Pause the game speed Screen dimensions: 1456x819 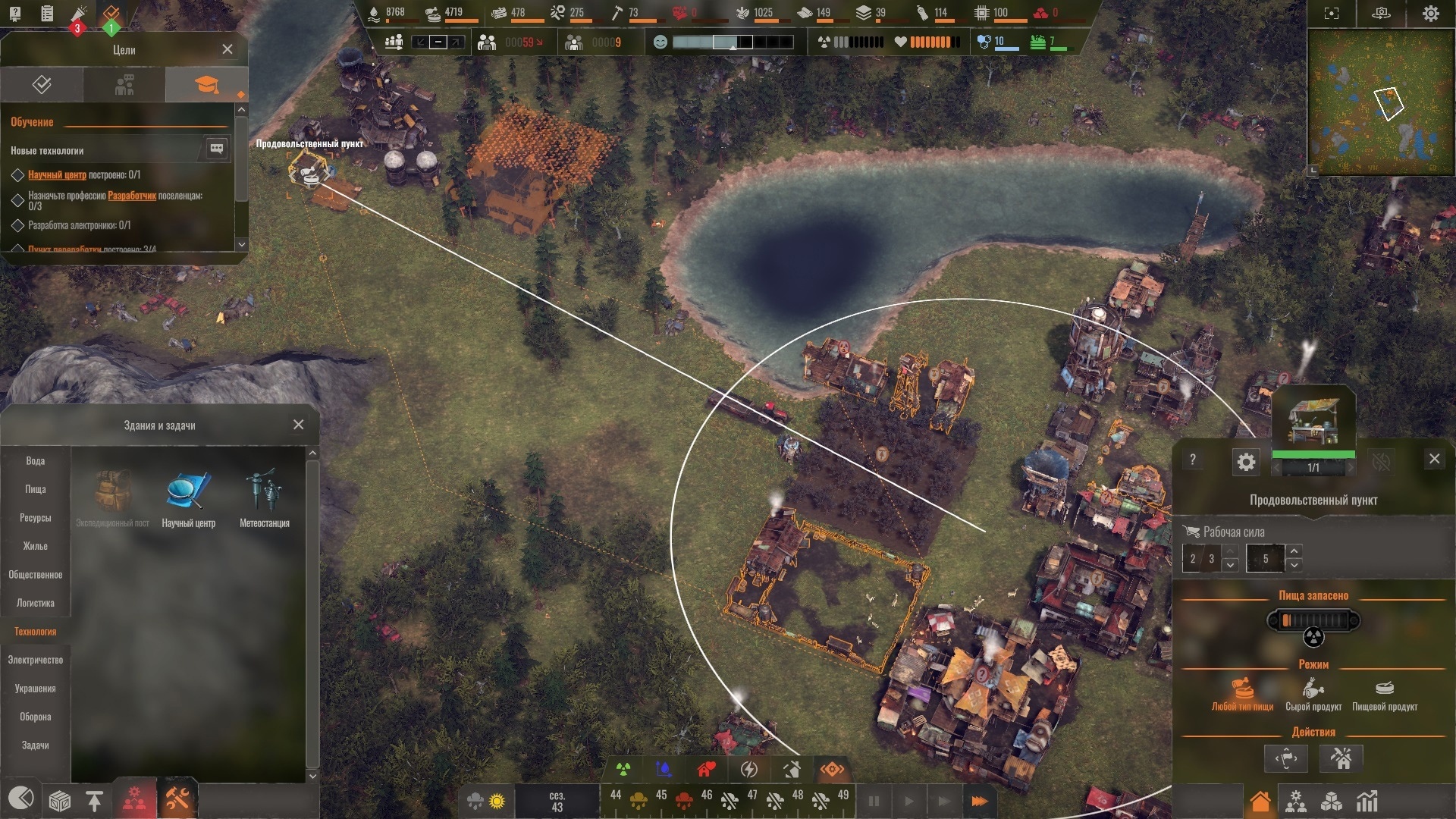tap(874, 801)
